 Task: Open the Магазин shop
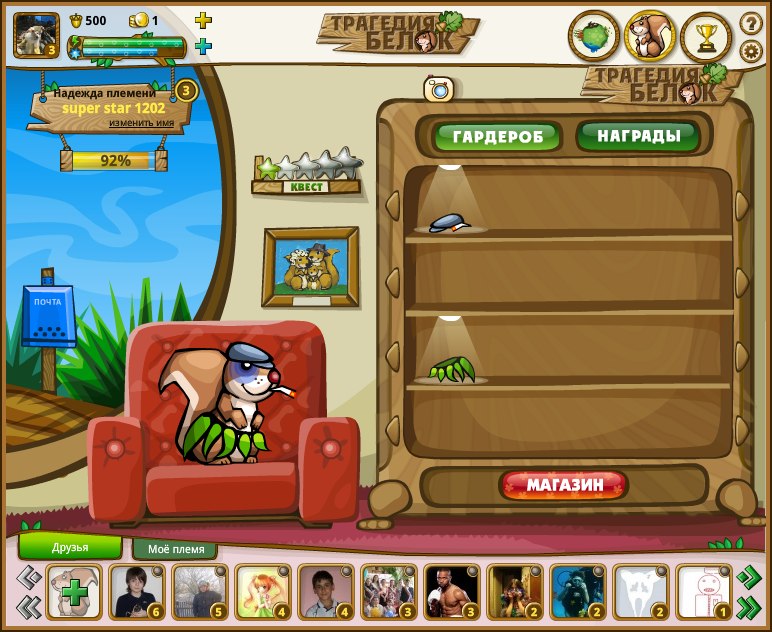pyautogui.click(x=564, y=486)
